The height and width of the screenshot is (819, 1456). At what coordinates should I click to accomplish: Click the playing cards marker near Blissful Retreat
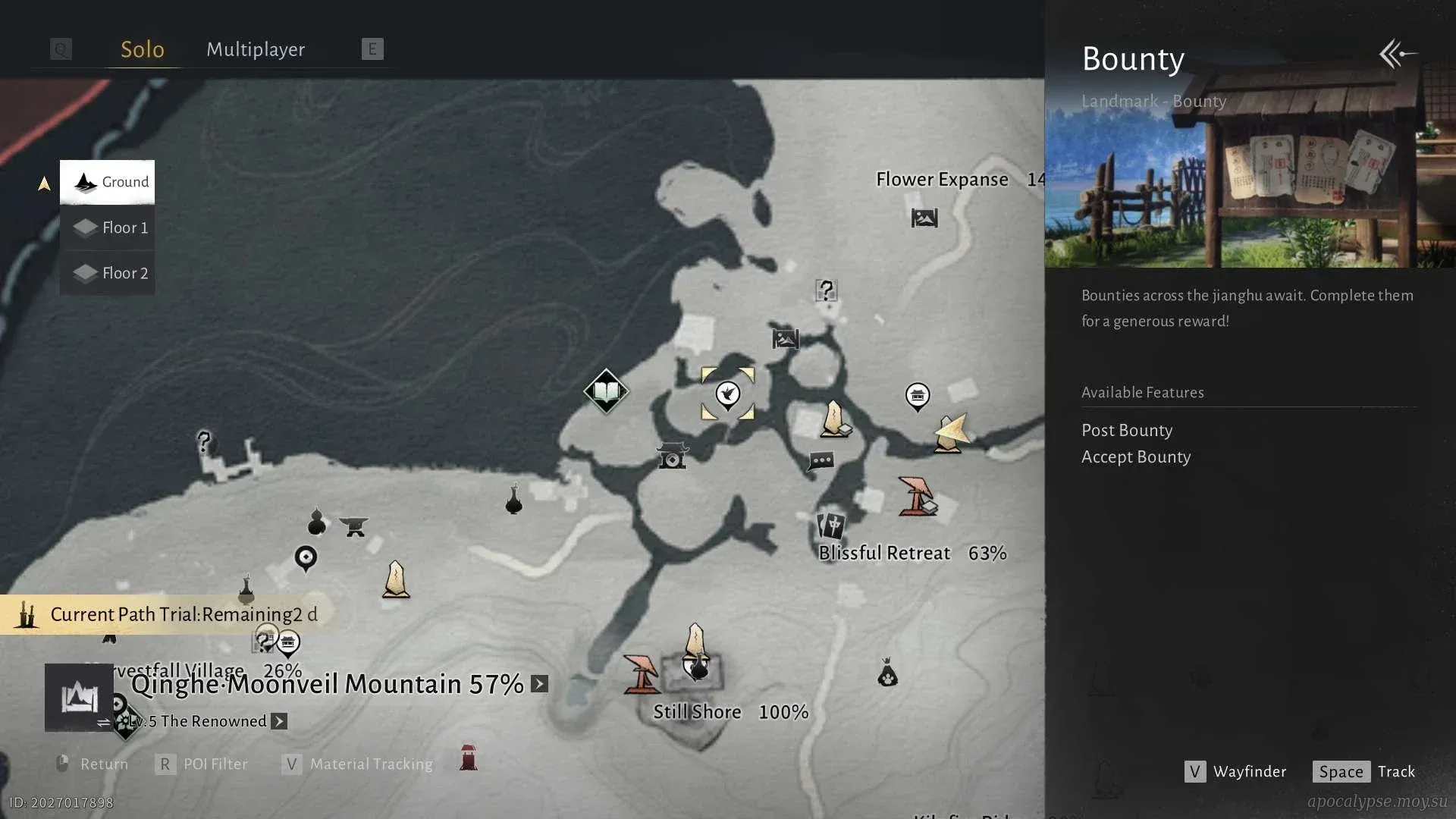(831, 525)
